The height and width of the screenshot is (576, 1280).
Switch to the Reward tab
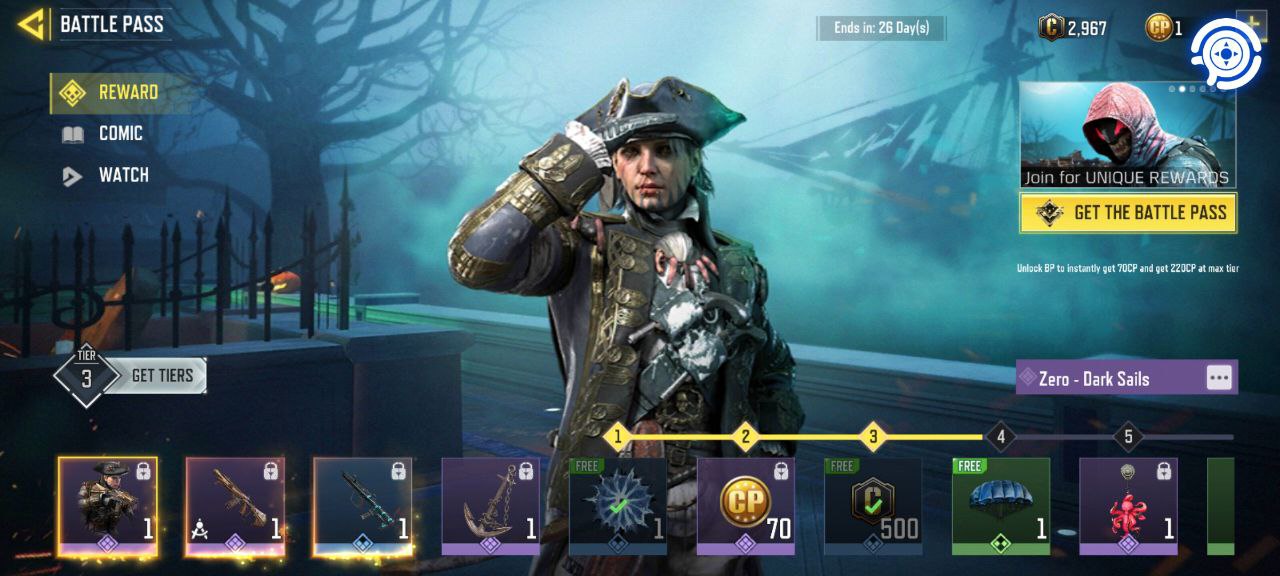[127, 93]
